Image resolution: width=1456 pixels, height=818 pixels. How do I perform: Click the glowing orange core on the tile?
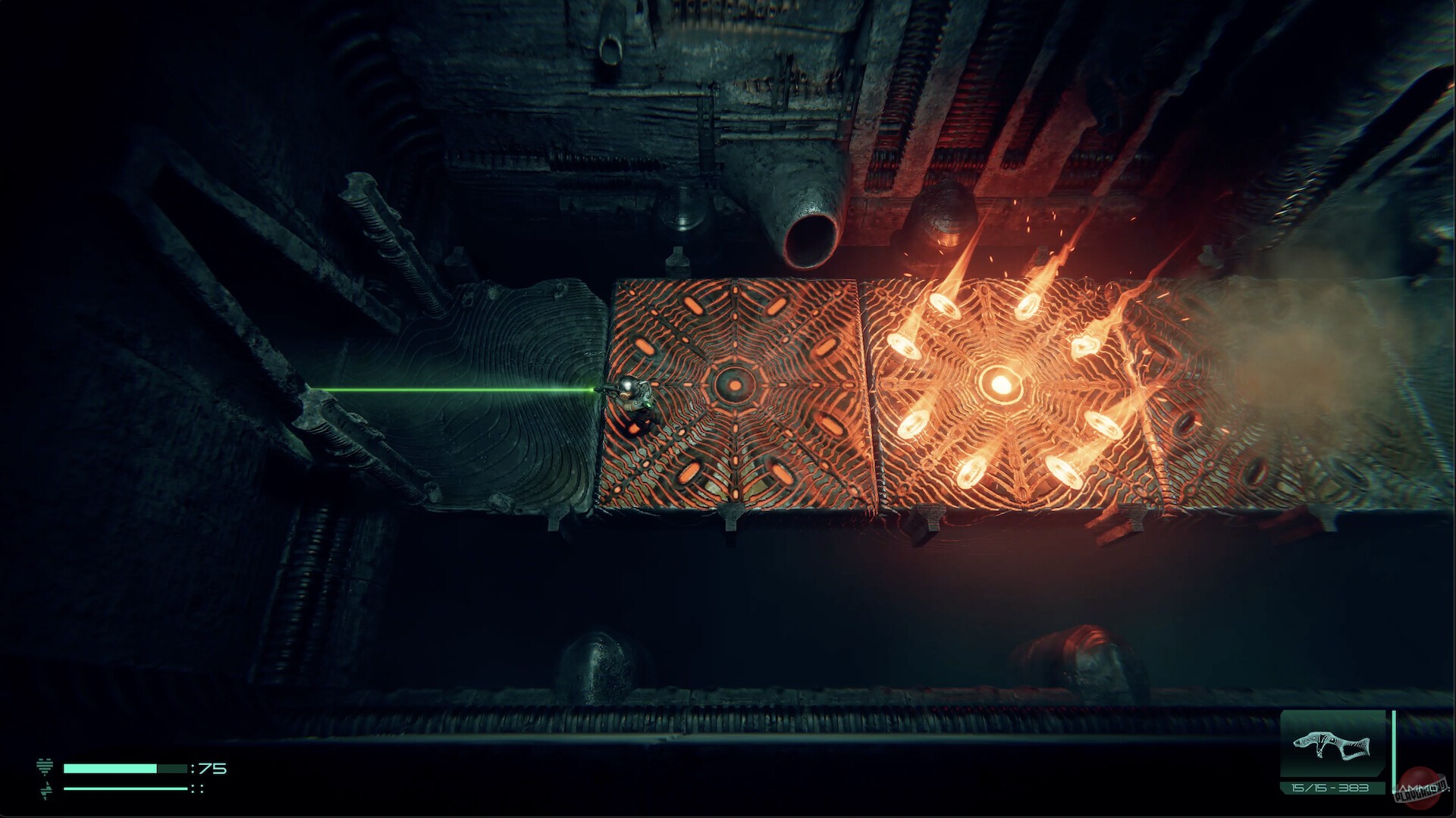(x=1003, y=385)
